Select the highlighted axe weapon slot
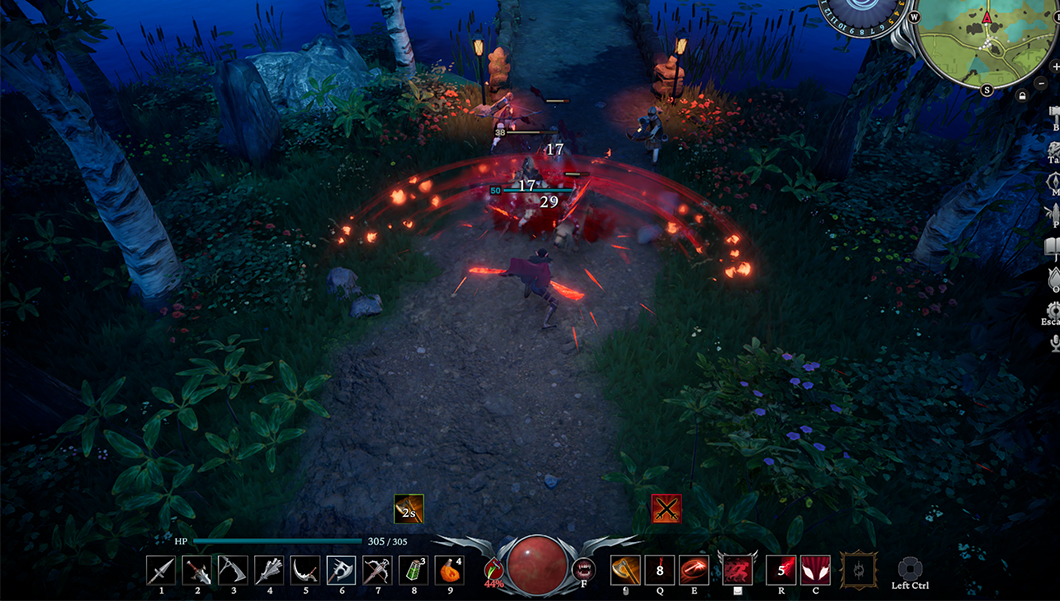This screenshot has height=601, width=1060. (x=341, y=570)
